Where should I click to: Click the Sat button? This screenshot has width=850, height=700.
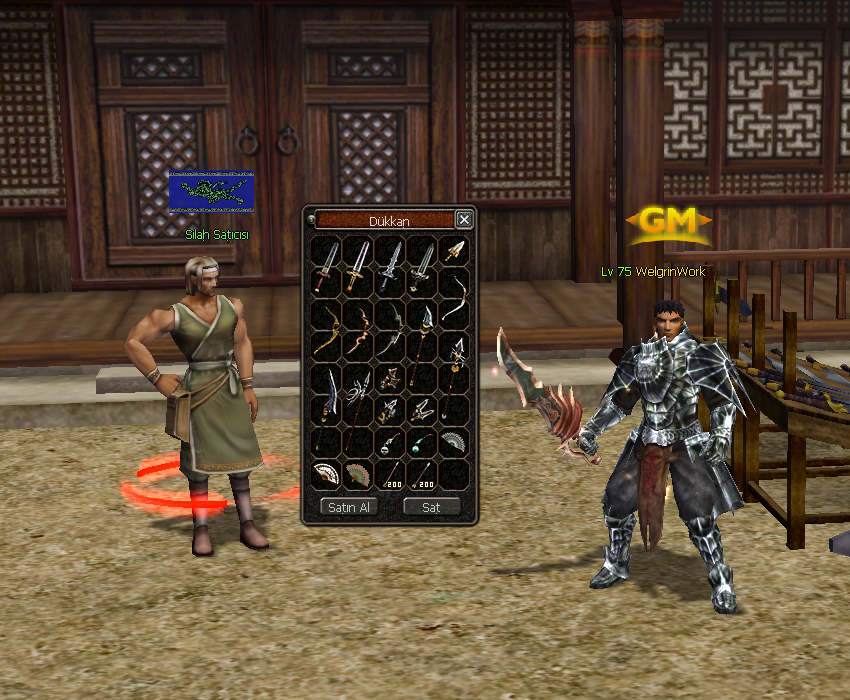(431, 507)
